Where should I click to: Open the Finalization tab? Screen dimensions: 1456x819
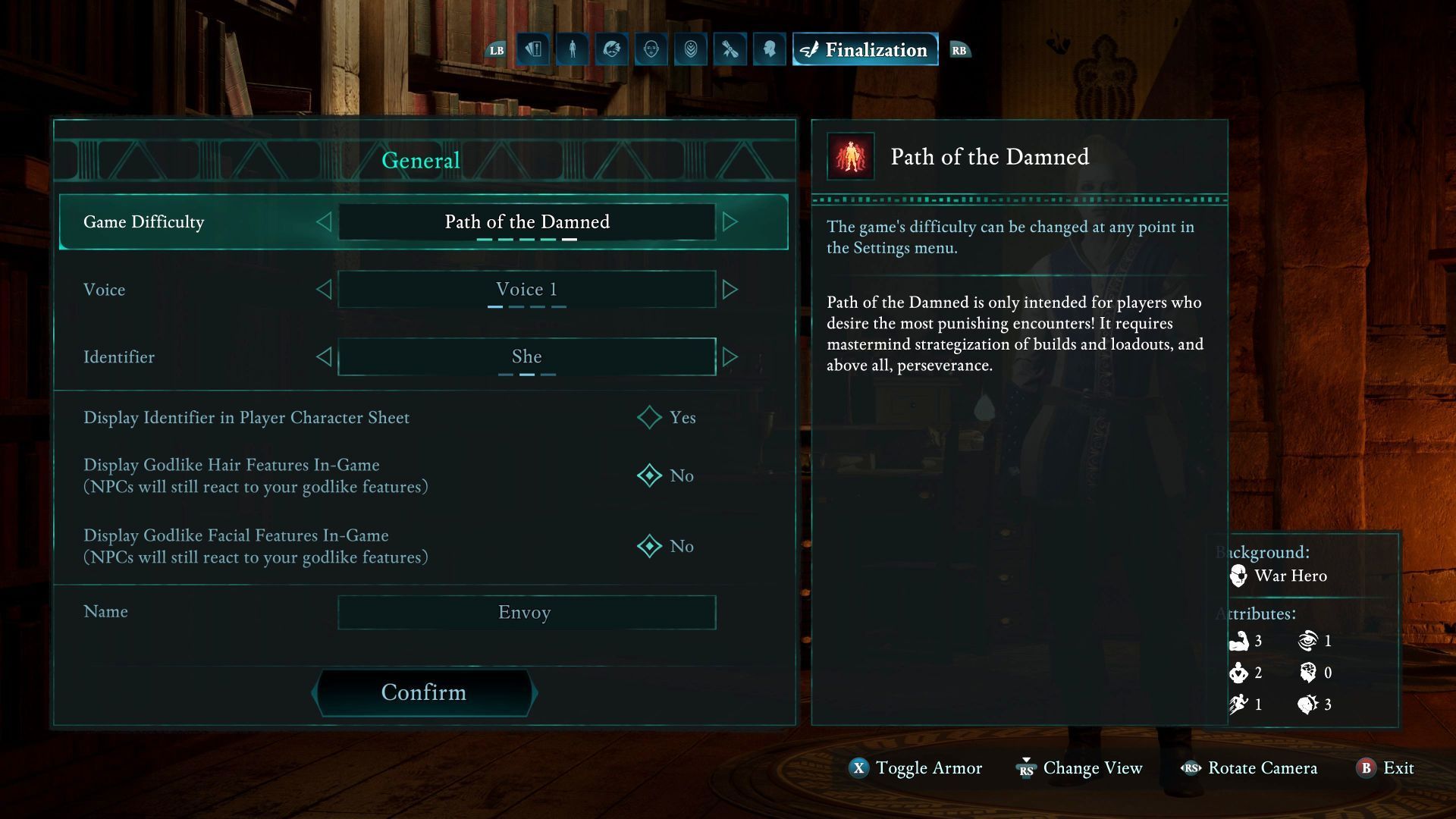[865, 49]
